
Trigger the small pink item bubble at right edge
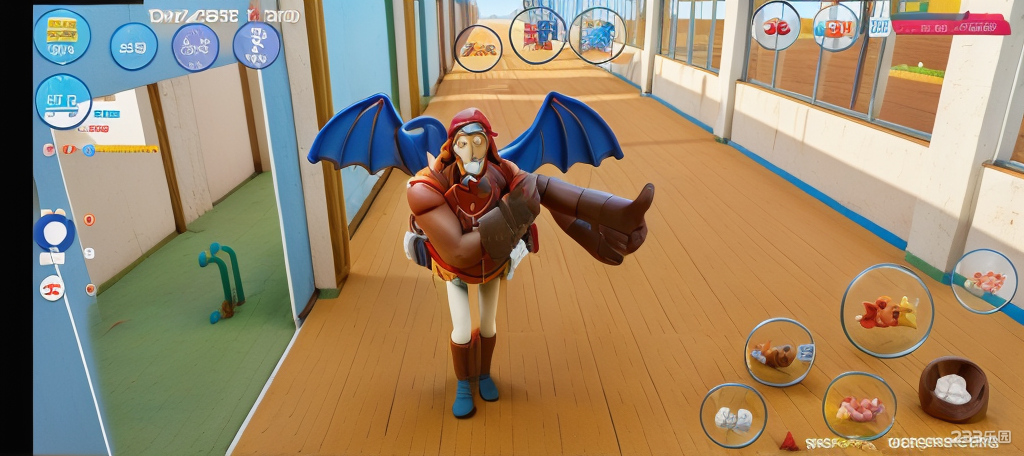click(984, 281)
